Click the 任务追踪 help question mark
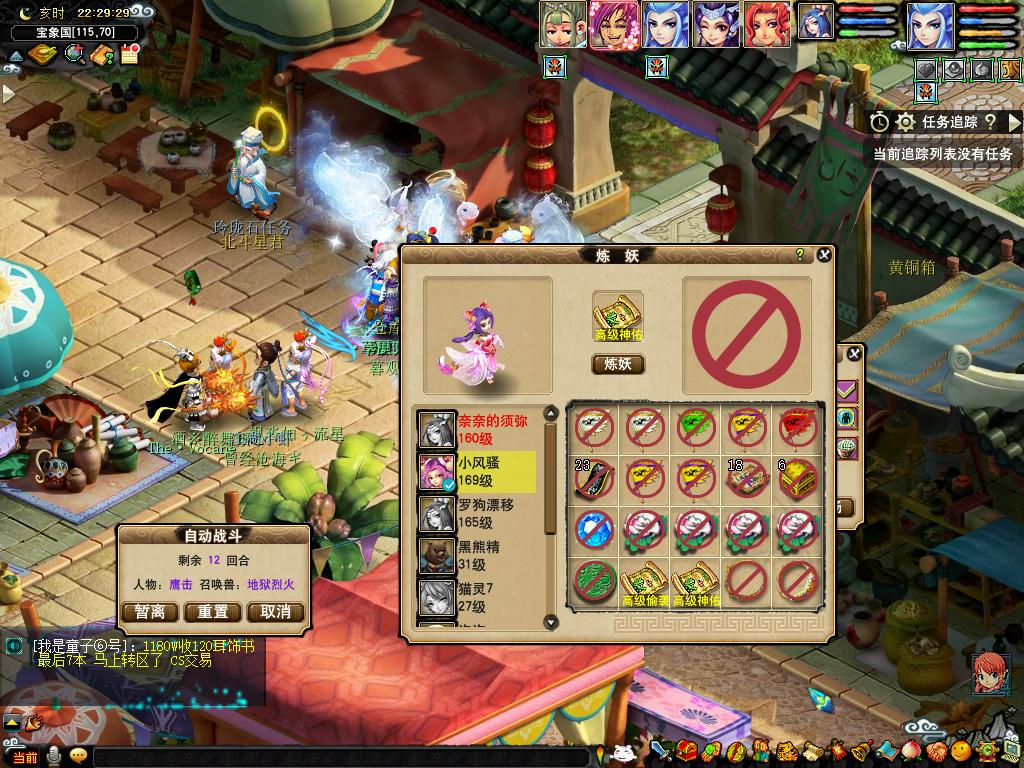This screenshot has width=1024, height=768. tap(989, 122)
